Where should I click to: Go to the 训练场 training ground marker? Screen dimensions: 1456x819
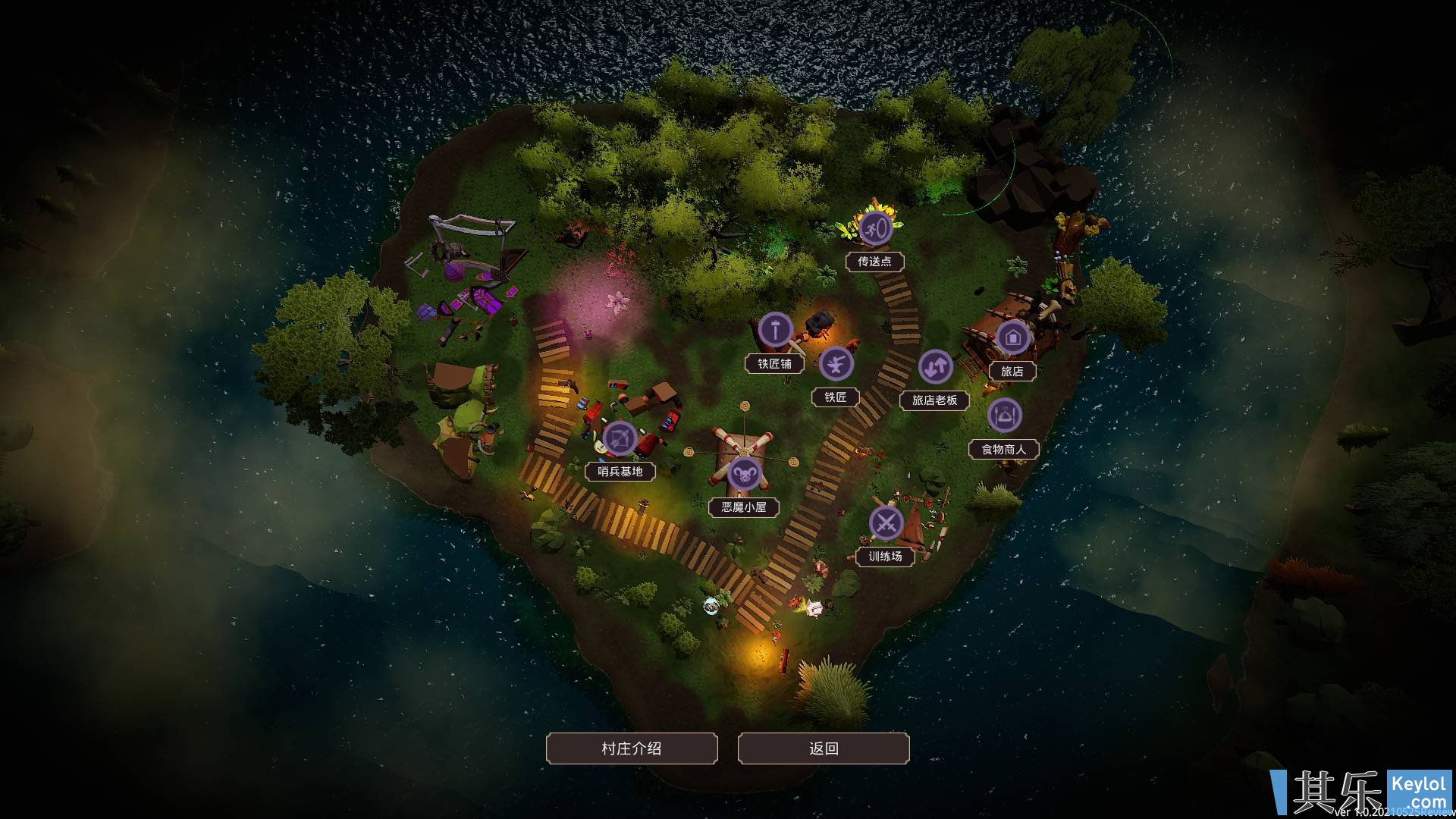(x=885, y=523)
